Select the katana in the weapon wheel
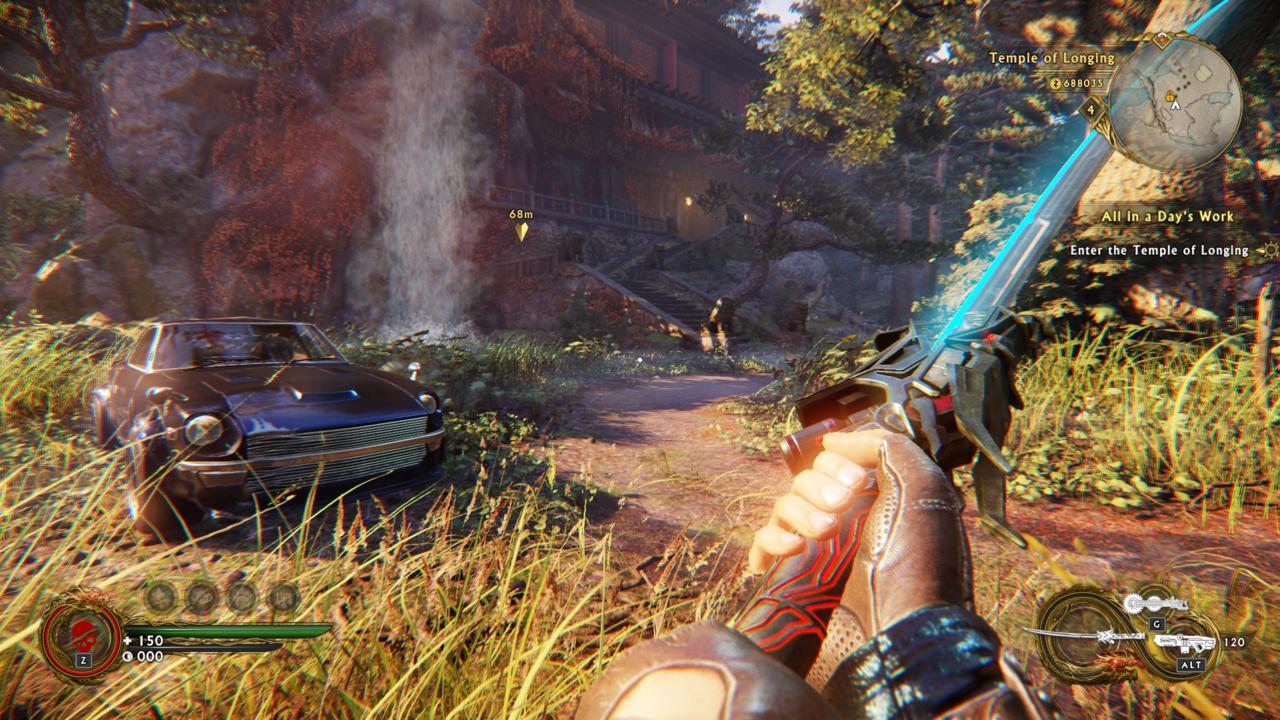This screenshot has height=720, width=1280. [x=1085, y=635]
